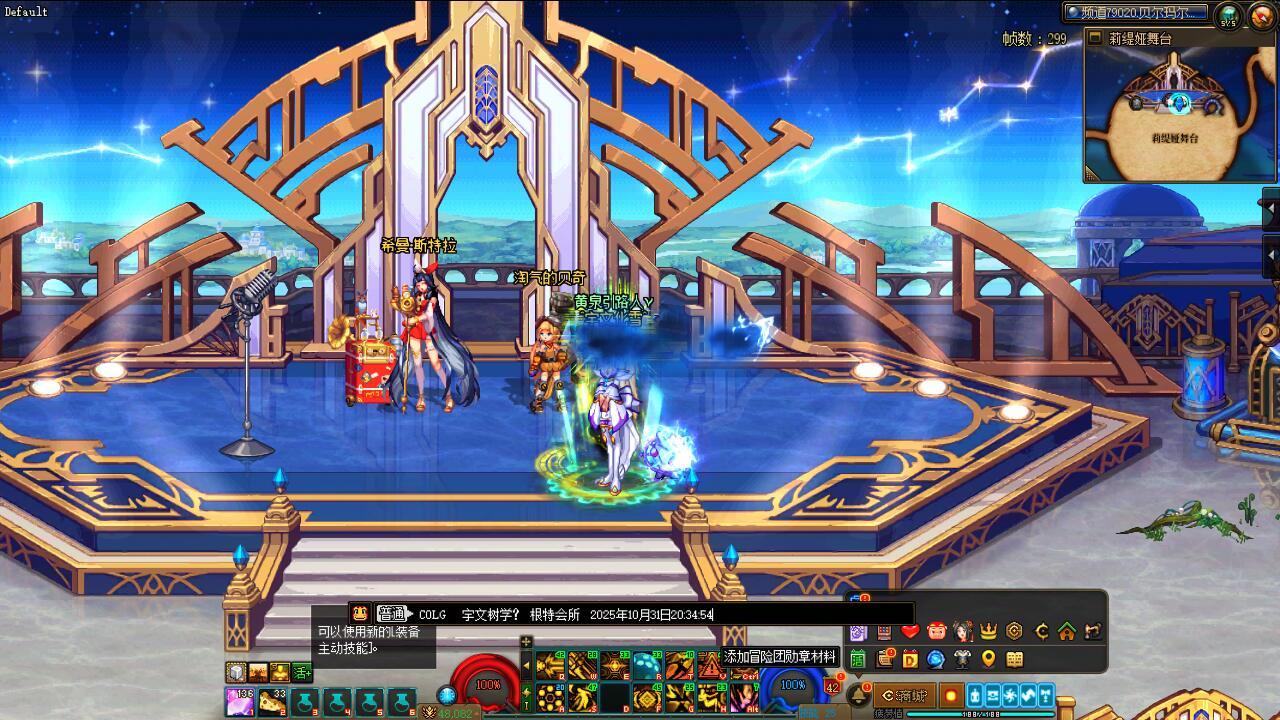Screen dimensions: 1280x720
Task: Open the 商城 shop button
Action: coord(905,695)
